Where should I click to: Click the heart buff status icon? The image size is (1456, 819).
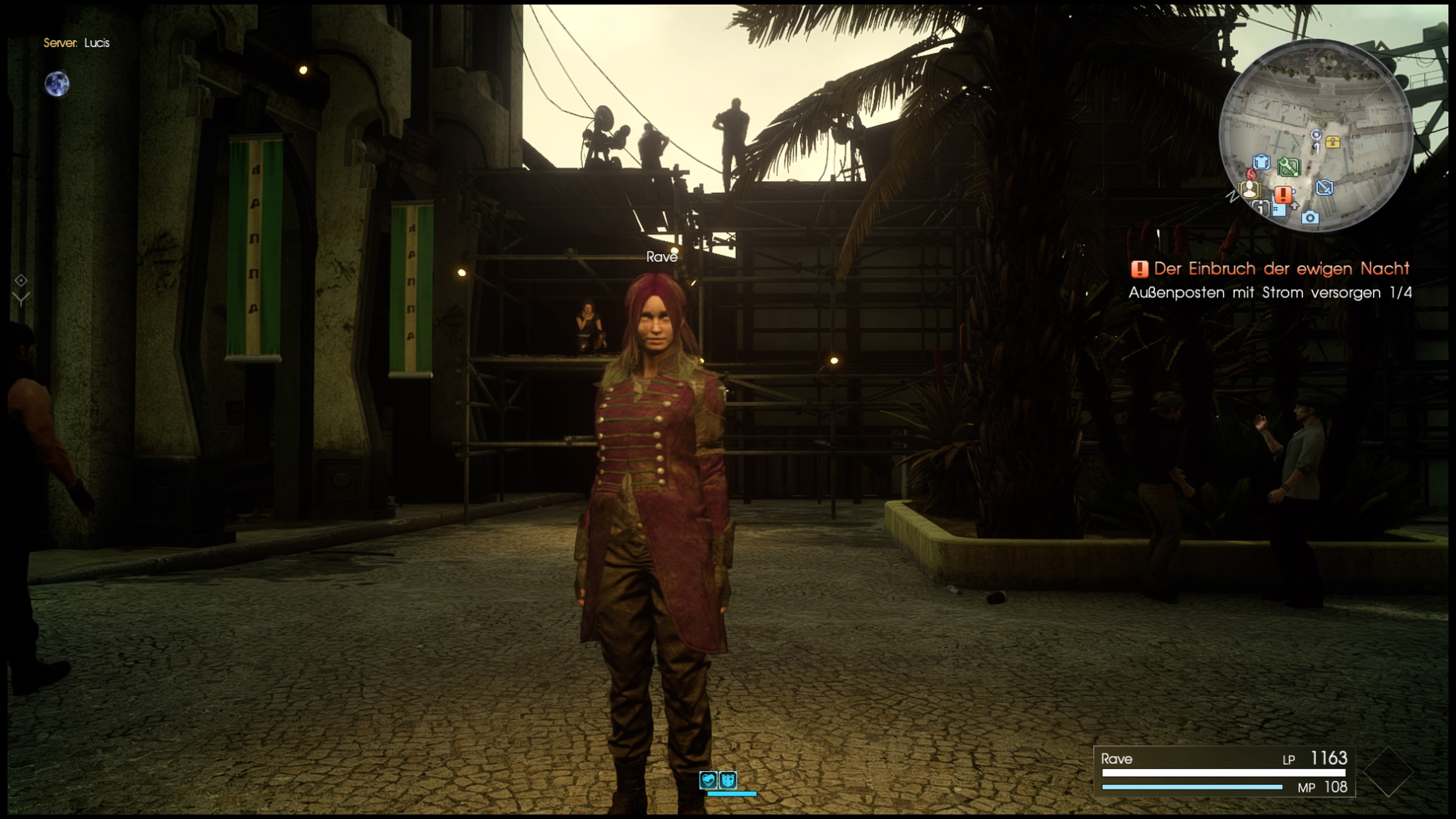coord(708,780)
